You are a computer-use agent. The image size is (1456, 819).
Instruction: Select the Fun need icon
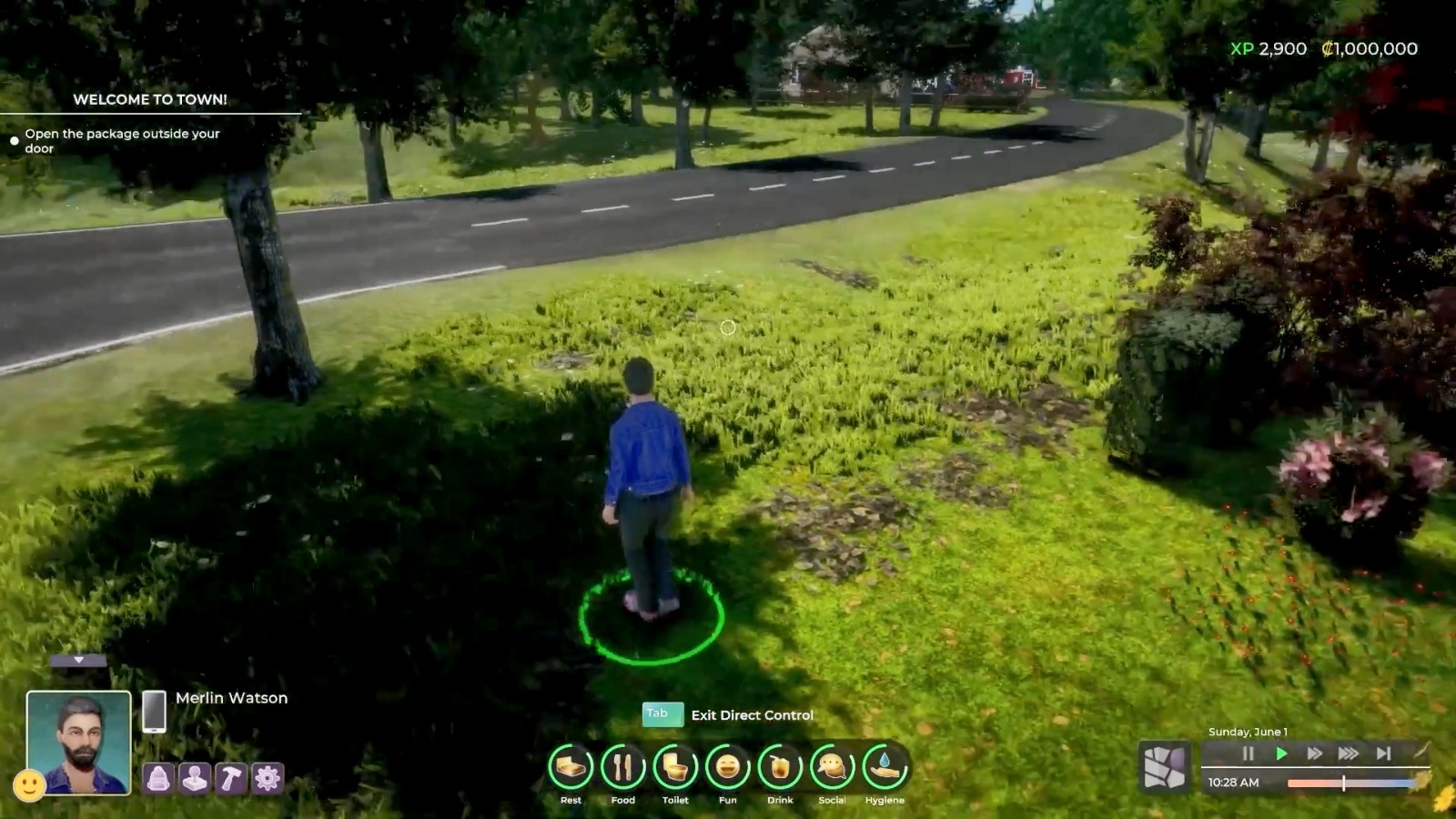[728, 767]
